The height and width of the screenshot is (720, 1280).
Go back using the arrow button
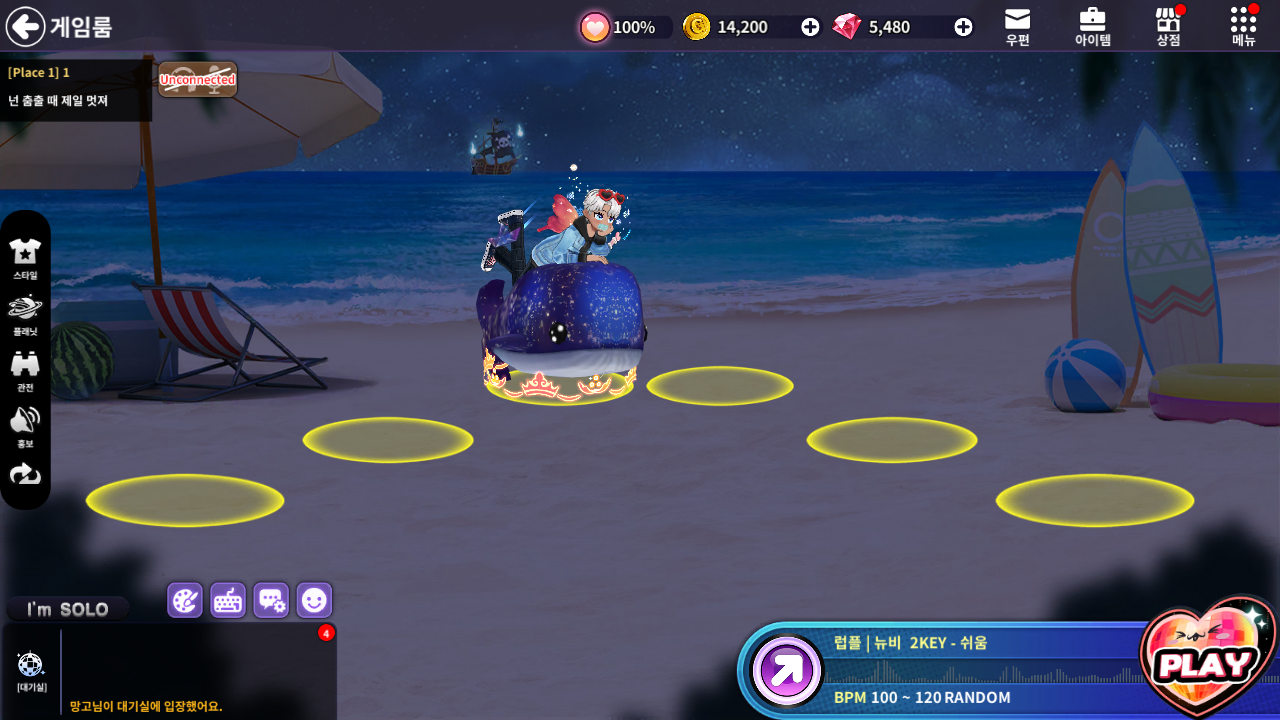pos(26,27)
